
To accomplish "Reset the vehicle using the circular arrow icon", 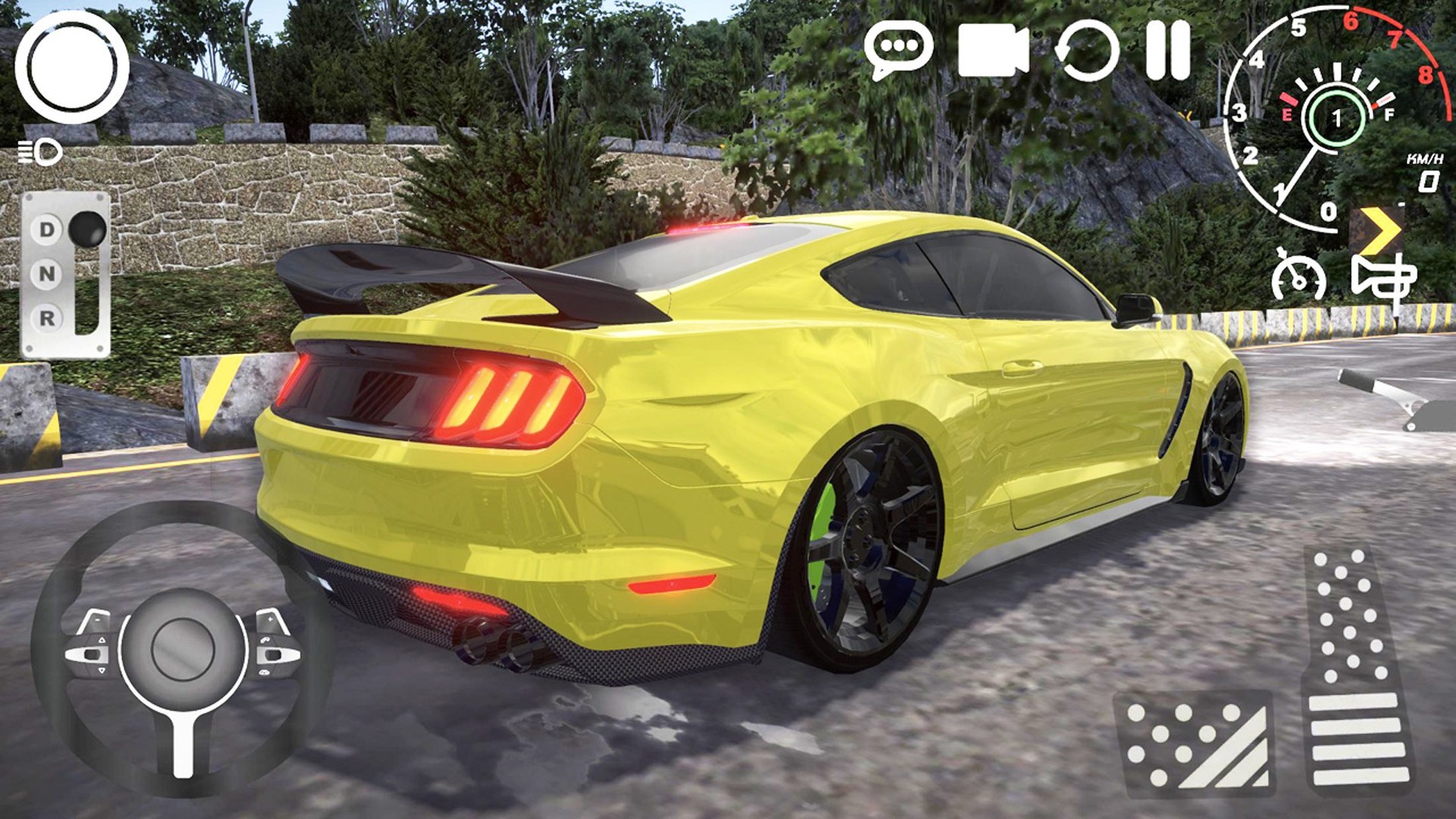I will 1089,50.
